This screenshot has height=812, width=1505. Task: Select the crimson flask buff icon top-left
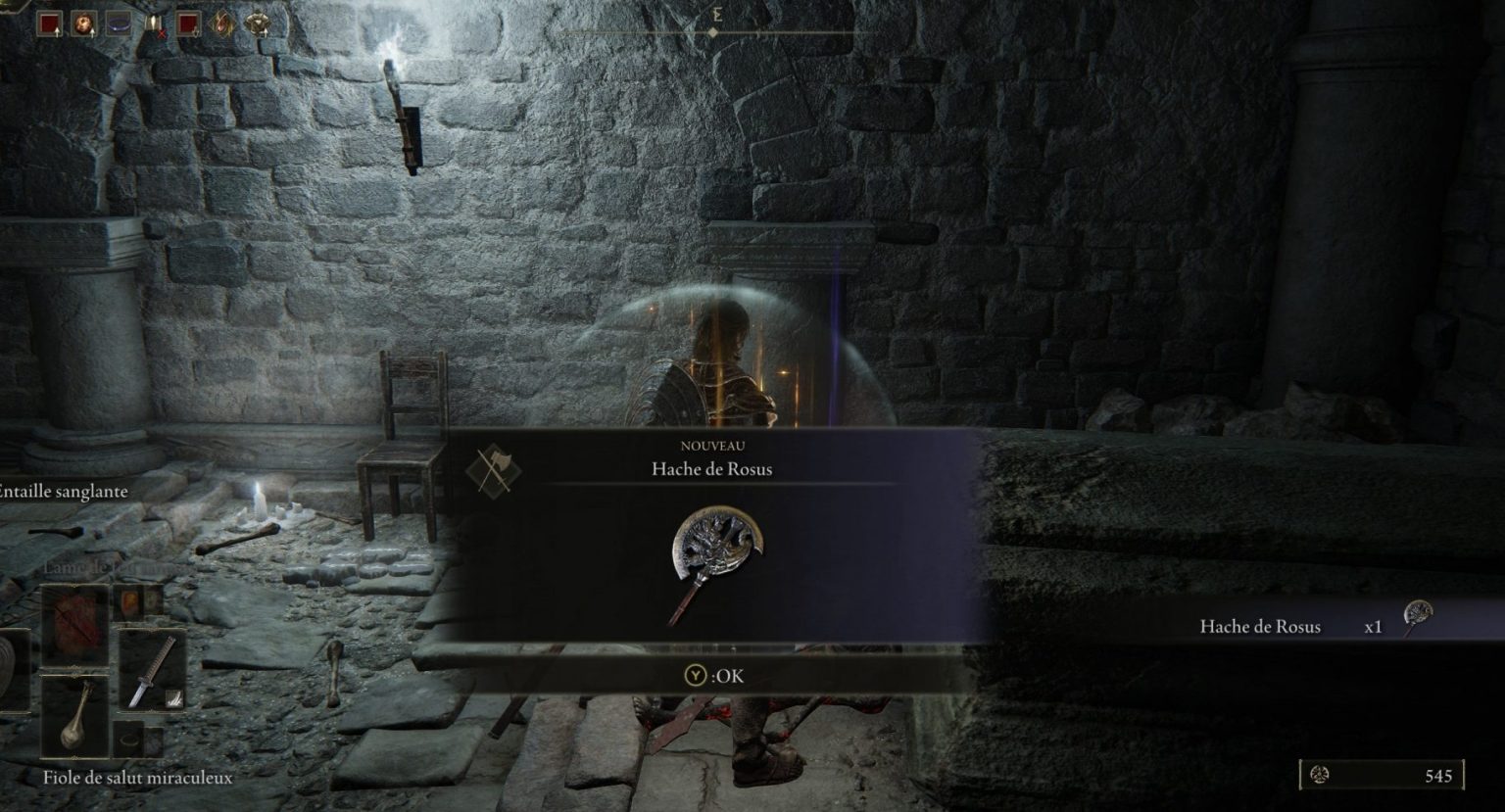tap(85, 24)
